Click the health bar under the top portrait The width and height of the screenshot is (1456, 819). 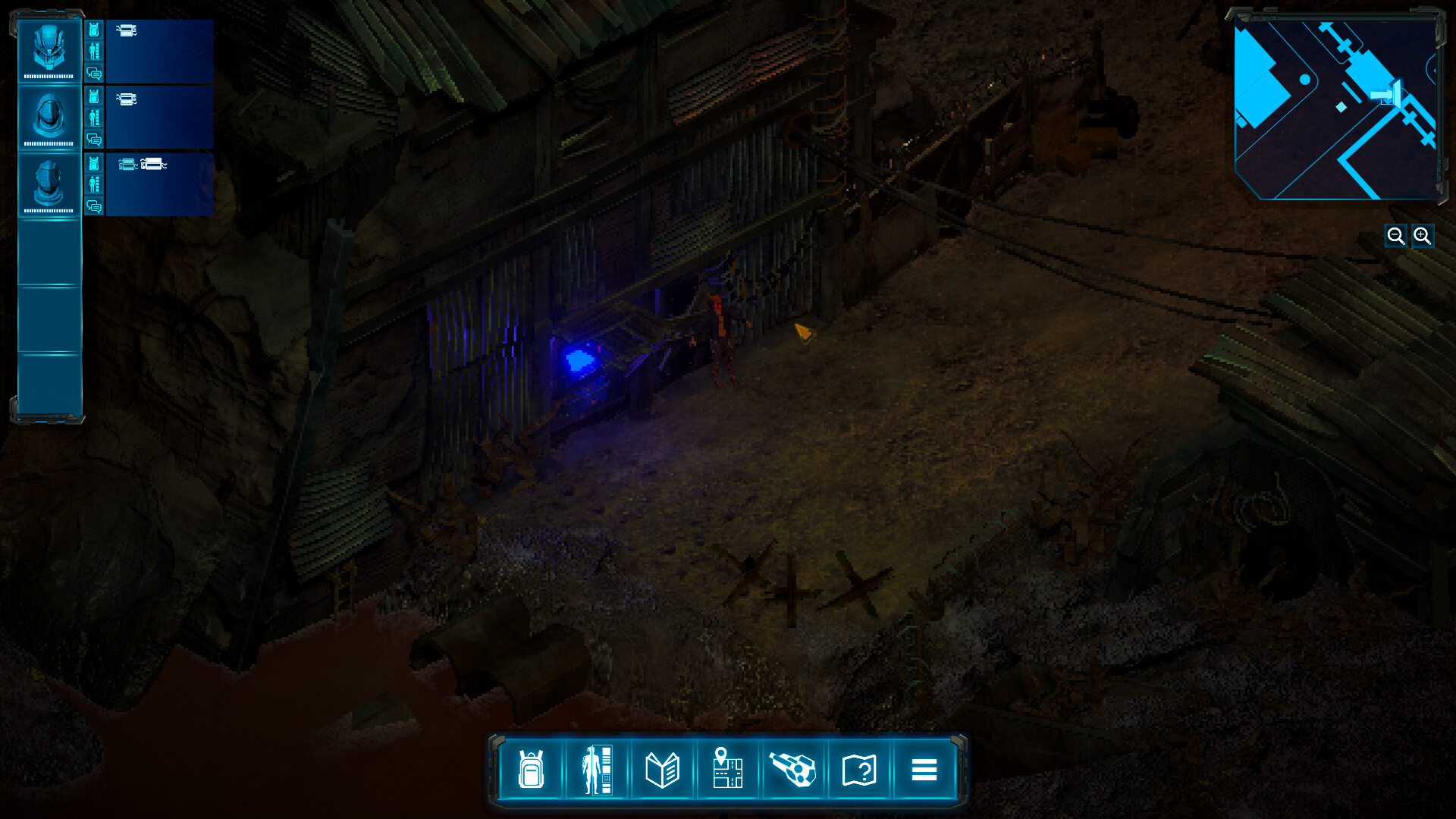click(x=49, y=76)
